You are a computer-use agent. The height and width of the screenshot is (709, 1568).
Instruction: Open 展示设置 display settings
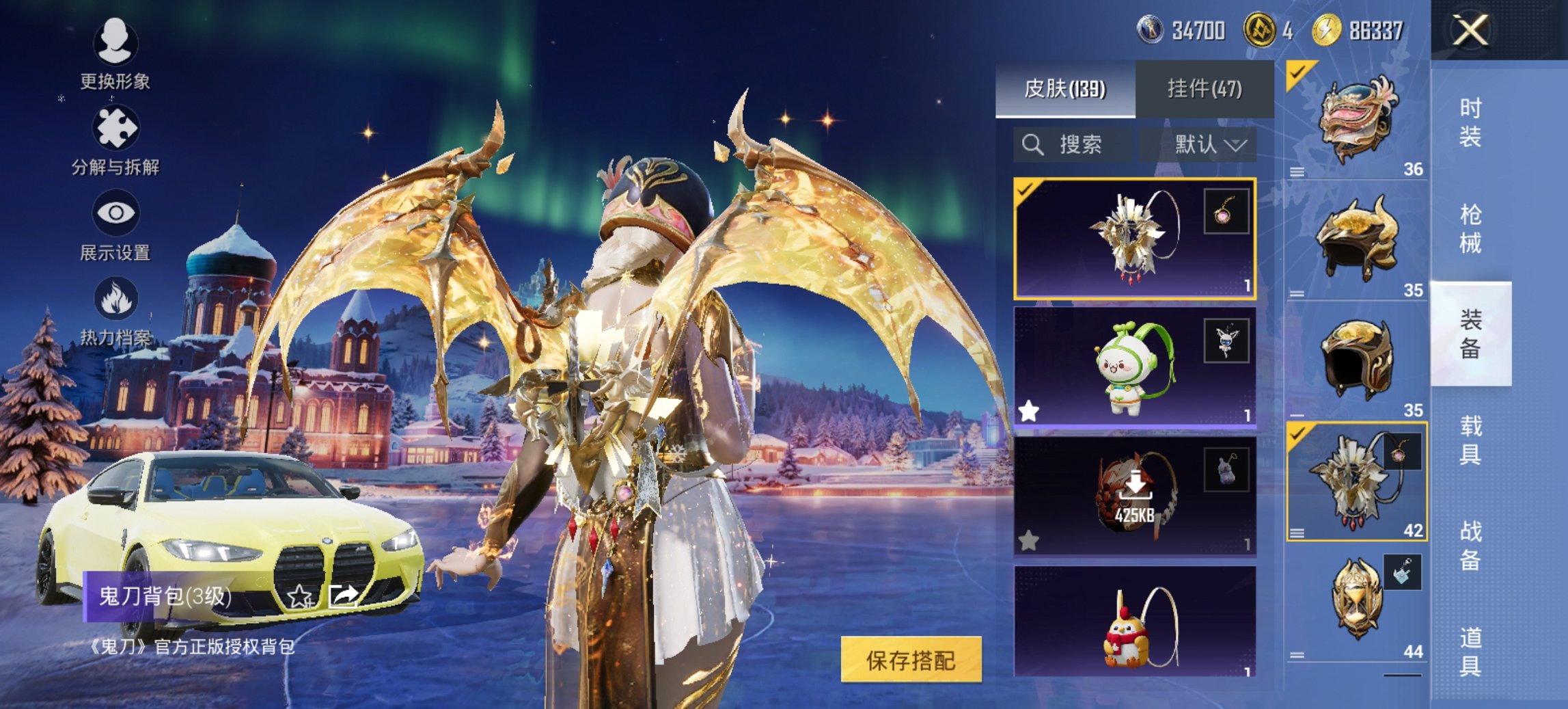click(x=115, y=226)
